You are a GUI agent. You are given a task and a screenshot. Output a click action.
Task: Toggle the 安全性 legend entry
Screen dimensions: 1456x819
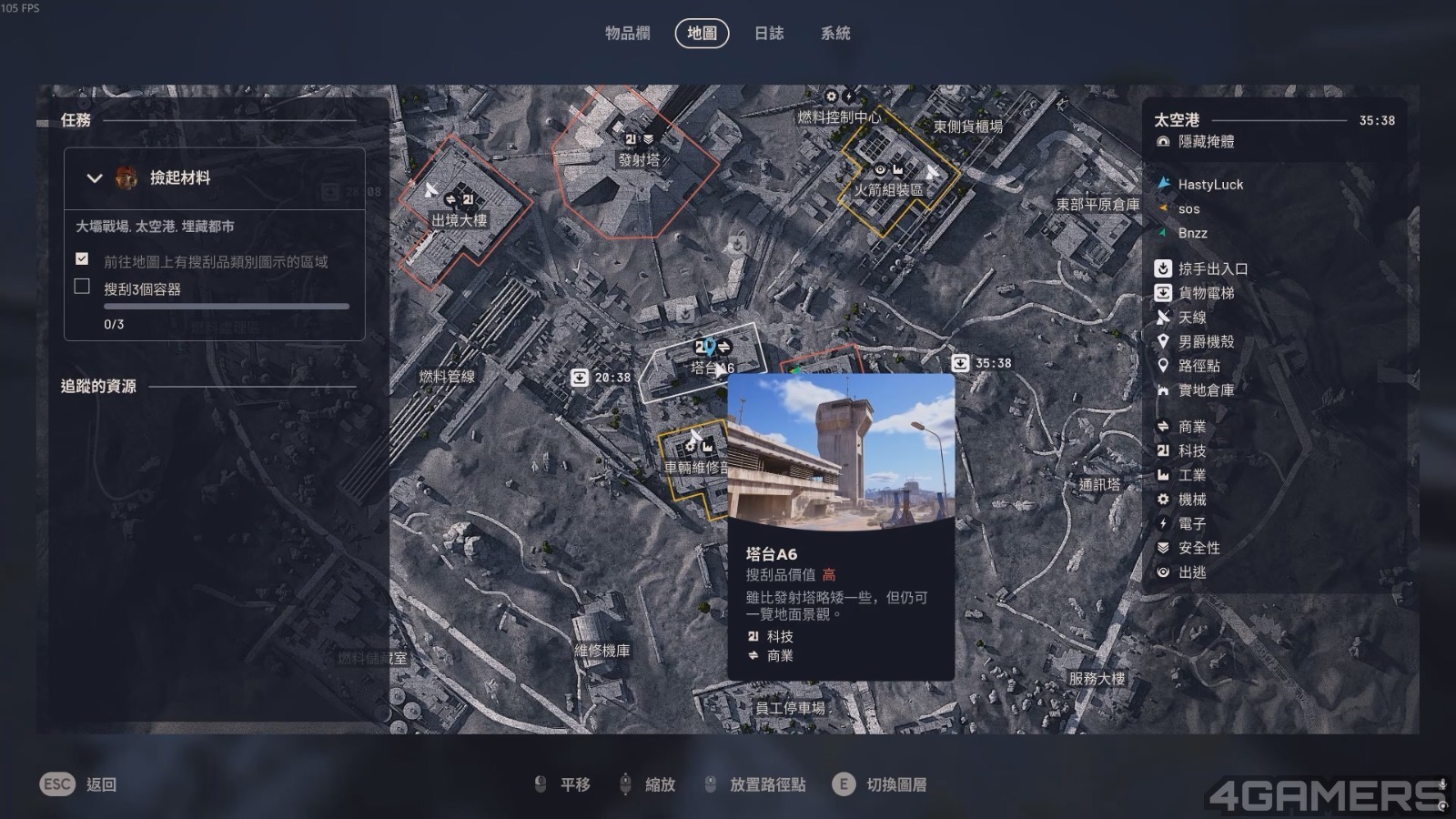(x=1198, y=548)
